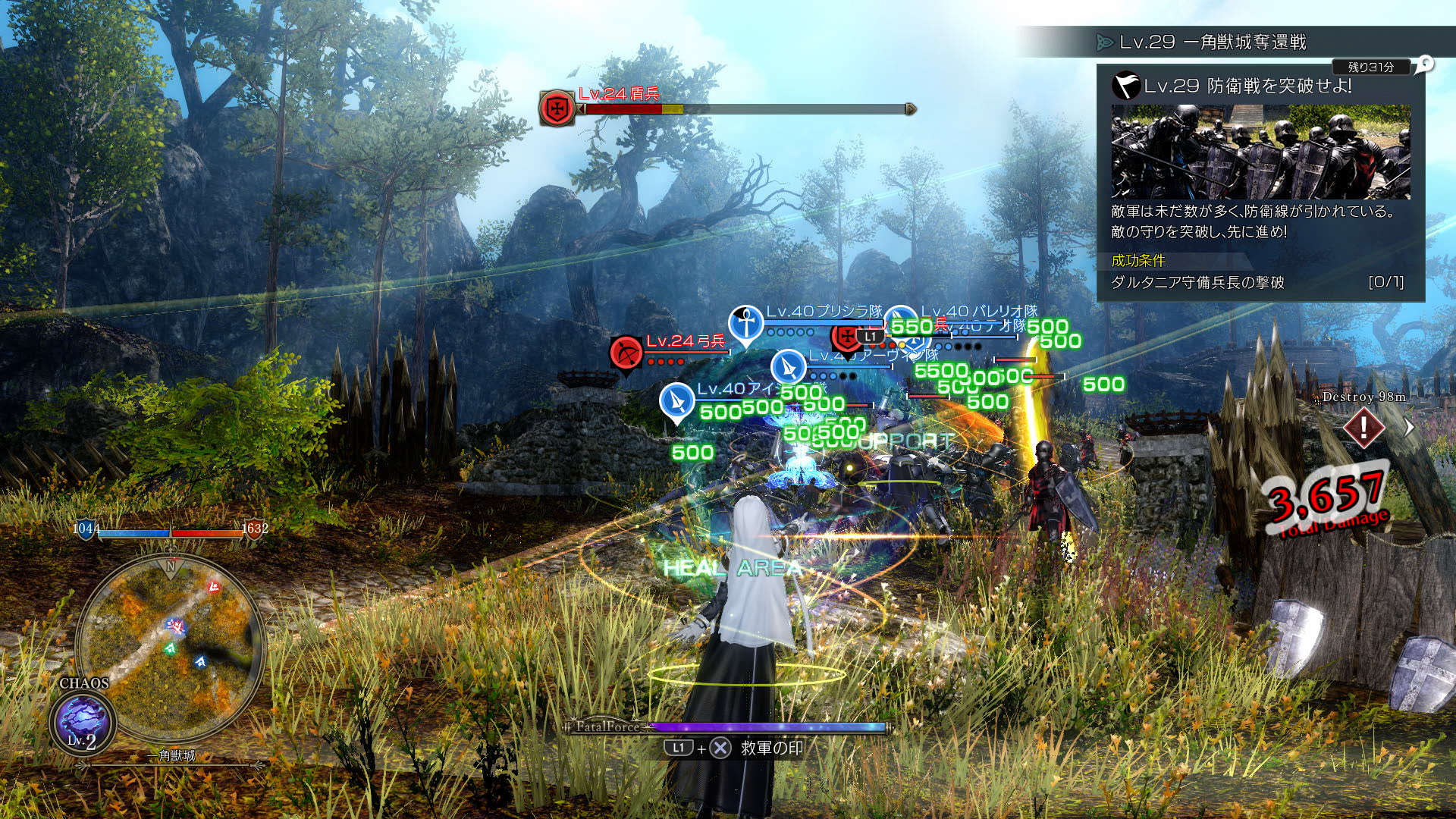The image size is (1456, 819).
Task: Click the red Destroy 98m objective marker
Action: pyautogui.click(x=1363, y=428)
